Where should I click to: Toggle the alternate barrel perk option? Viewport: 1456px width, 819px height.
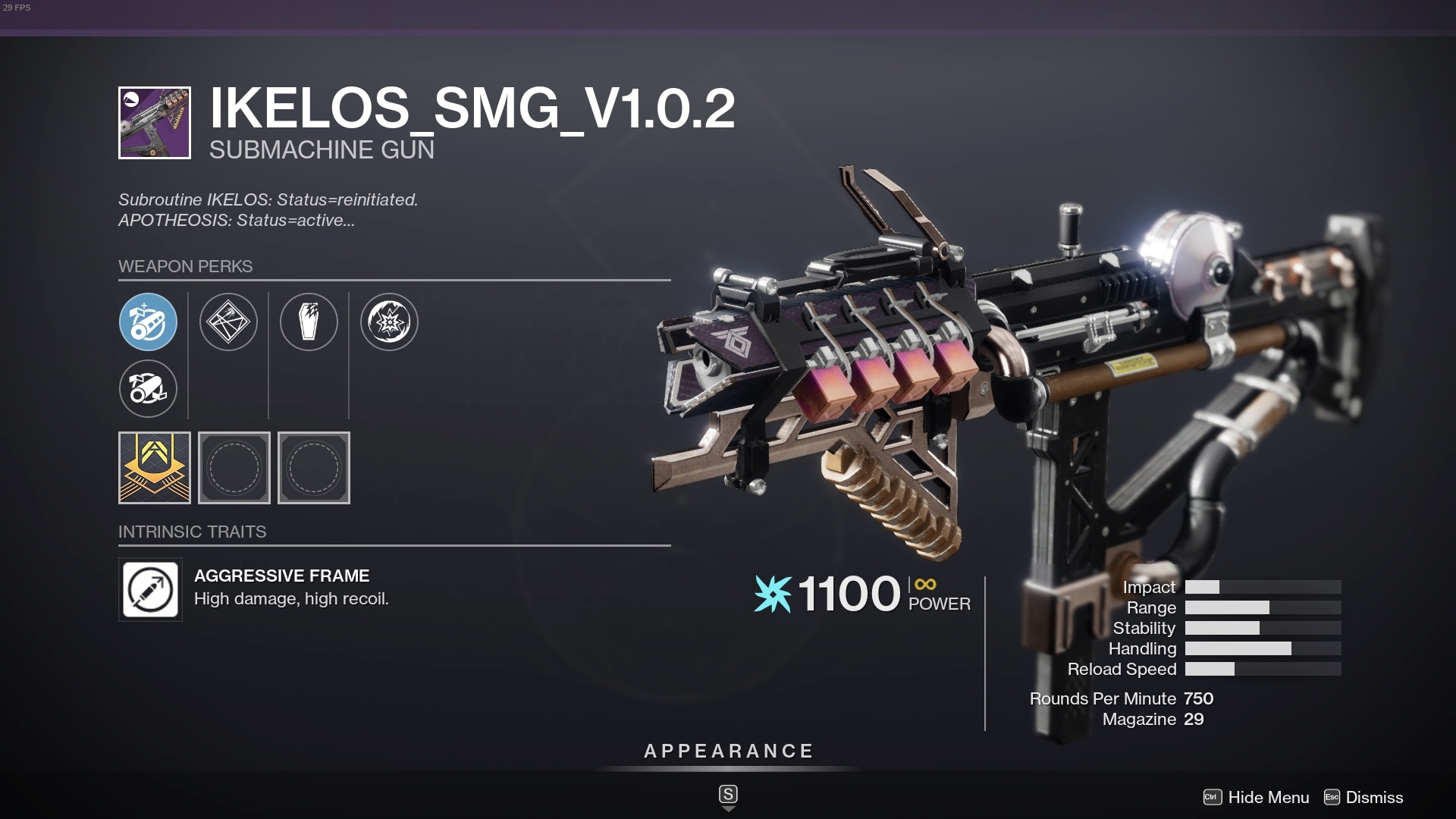click(149, 389)
